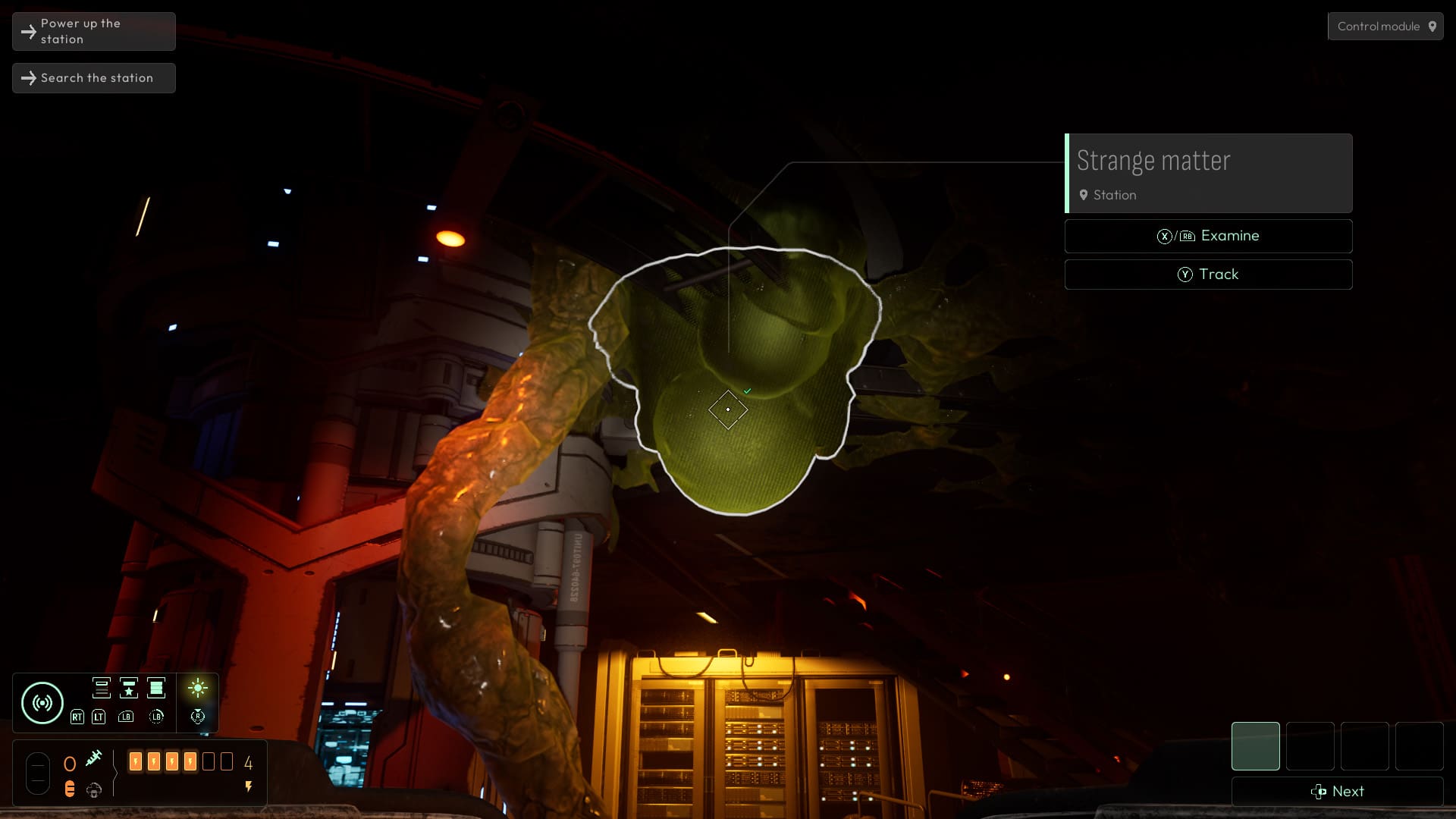
Task: Click the syringe health icon
Action: (x=95, y=757)
